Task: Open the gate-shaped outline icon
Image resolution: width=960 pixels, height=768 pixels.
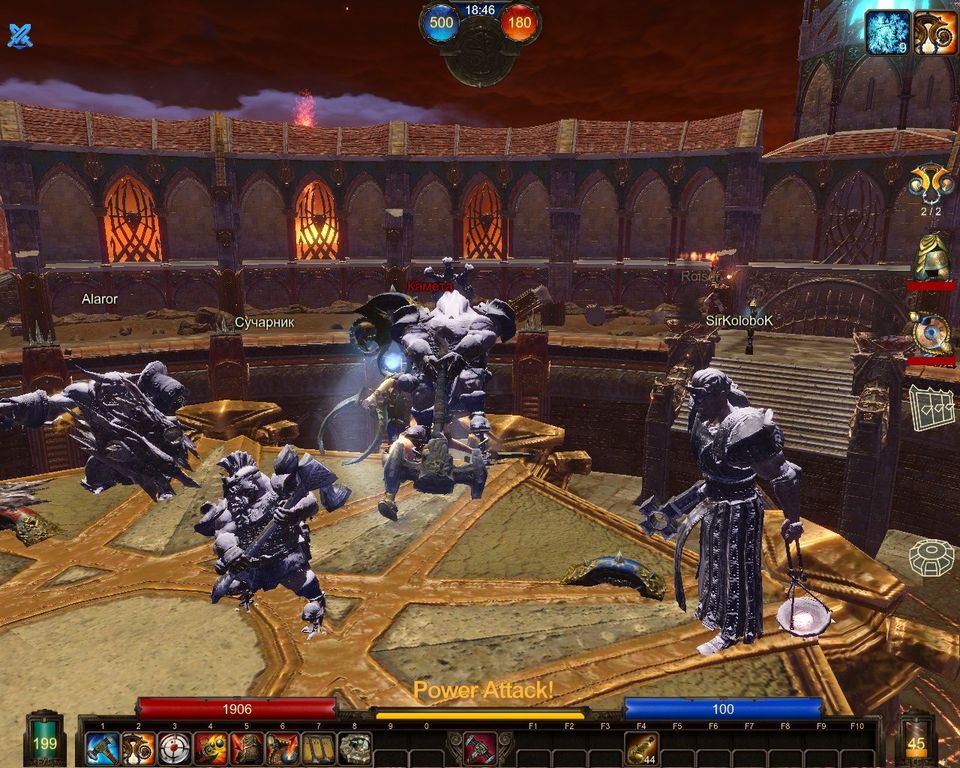Action: click(x=931, y=407)
